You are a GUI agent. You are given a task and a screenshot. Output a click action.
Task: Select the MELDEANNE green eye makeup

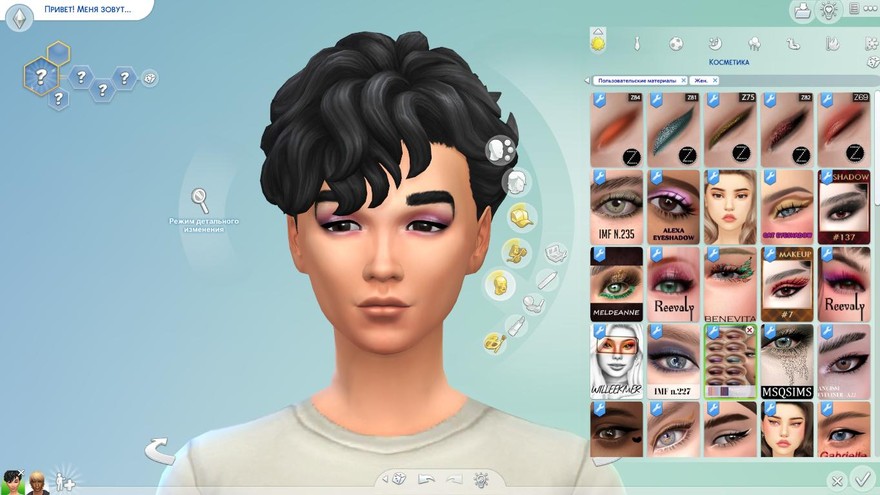click(x=616, y=284)
